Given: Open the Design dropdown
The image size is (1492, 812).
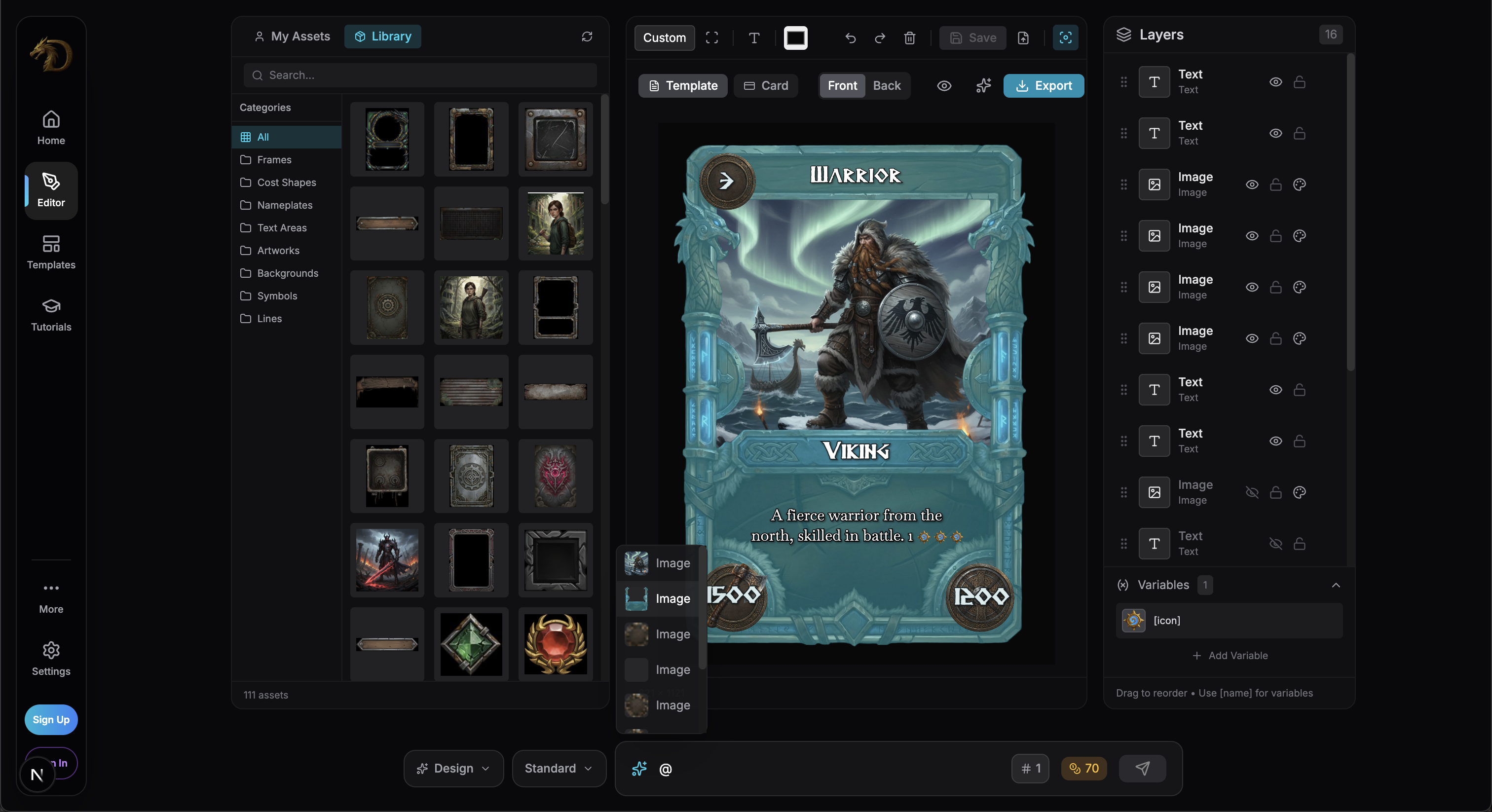Looking at the screenshot, I should pos(453,769).
